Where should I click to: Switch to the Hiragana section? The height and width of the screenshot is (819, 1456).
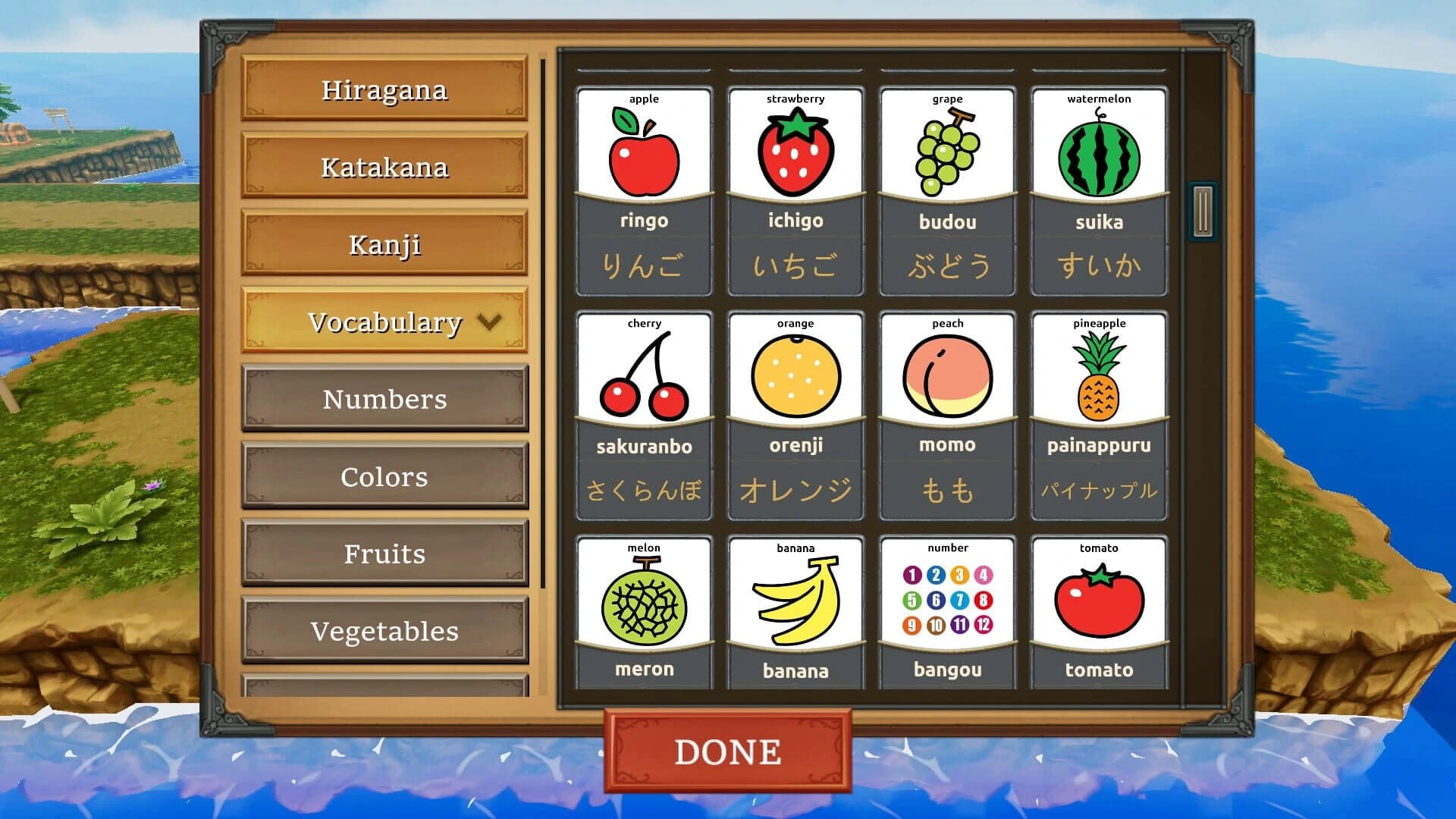384,90
